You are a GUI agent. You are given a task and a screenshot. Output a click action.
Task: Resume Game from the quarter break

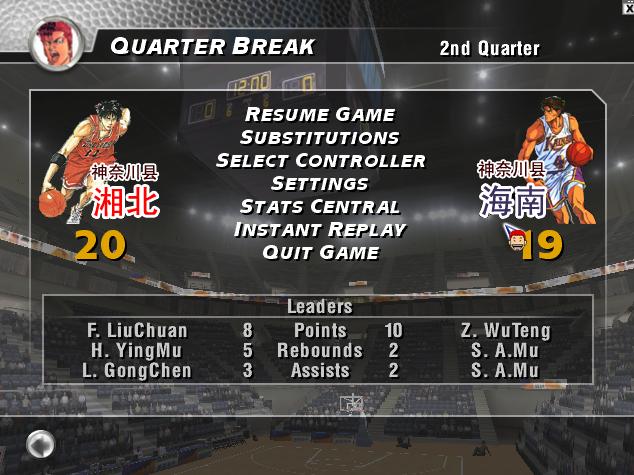[x=320, y=115]
